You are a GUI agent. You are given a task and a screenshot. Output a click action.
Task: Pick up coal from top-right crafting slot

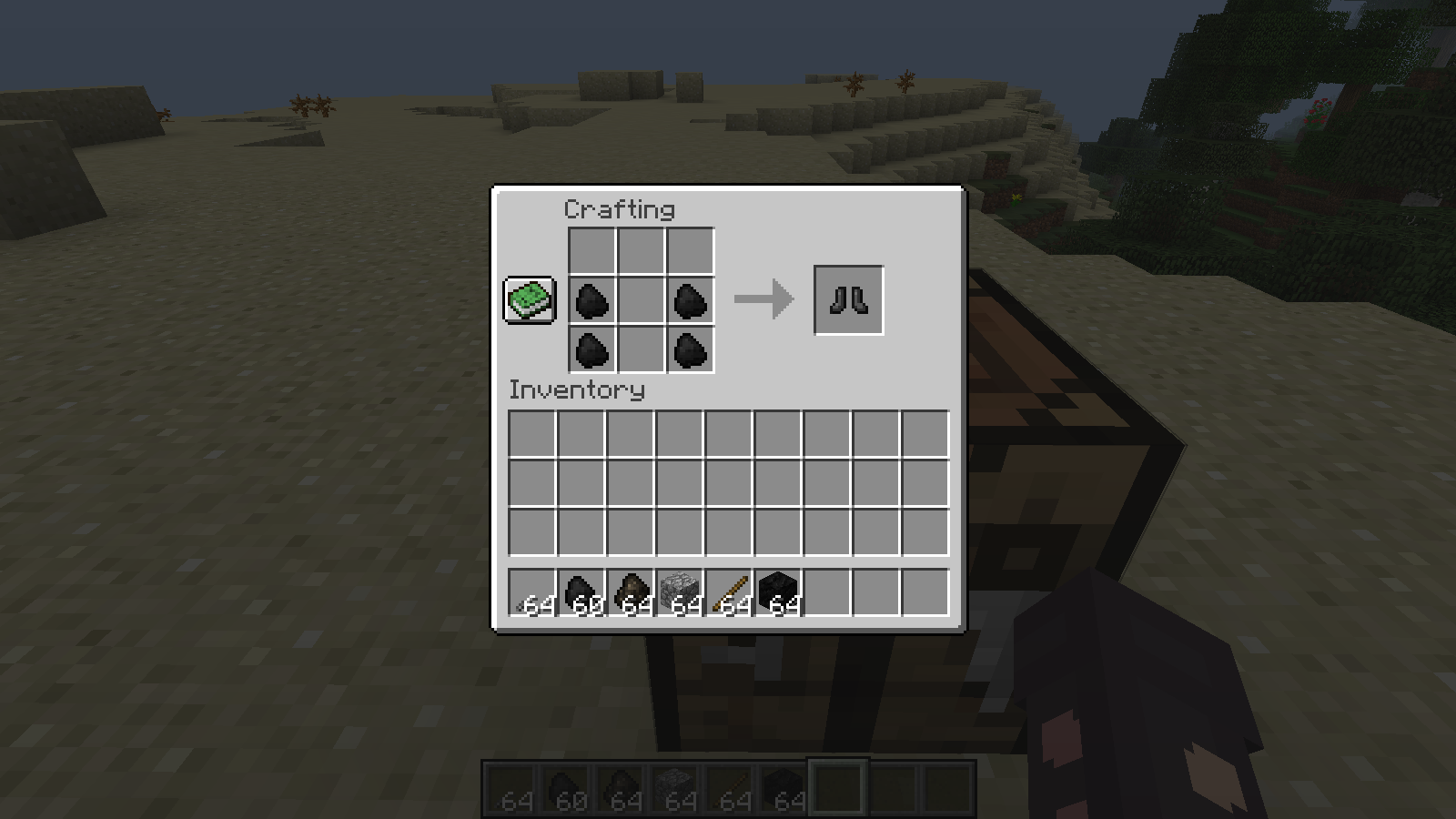tap(690, 300)
